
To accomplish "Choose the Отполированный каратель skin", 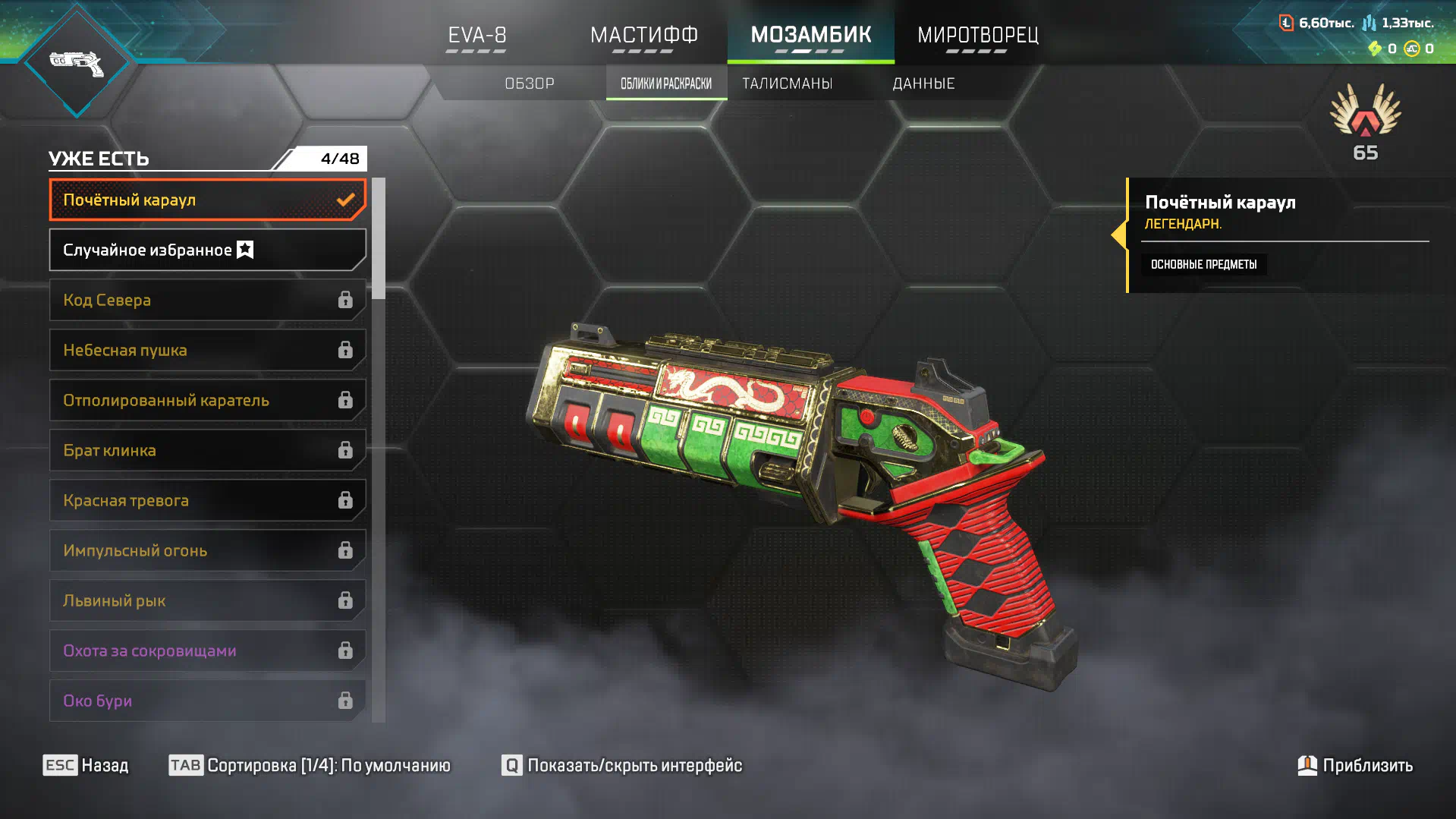I will [x=207, y=400].
